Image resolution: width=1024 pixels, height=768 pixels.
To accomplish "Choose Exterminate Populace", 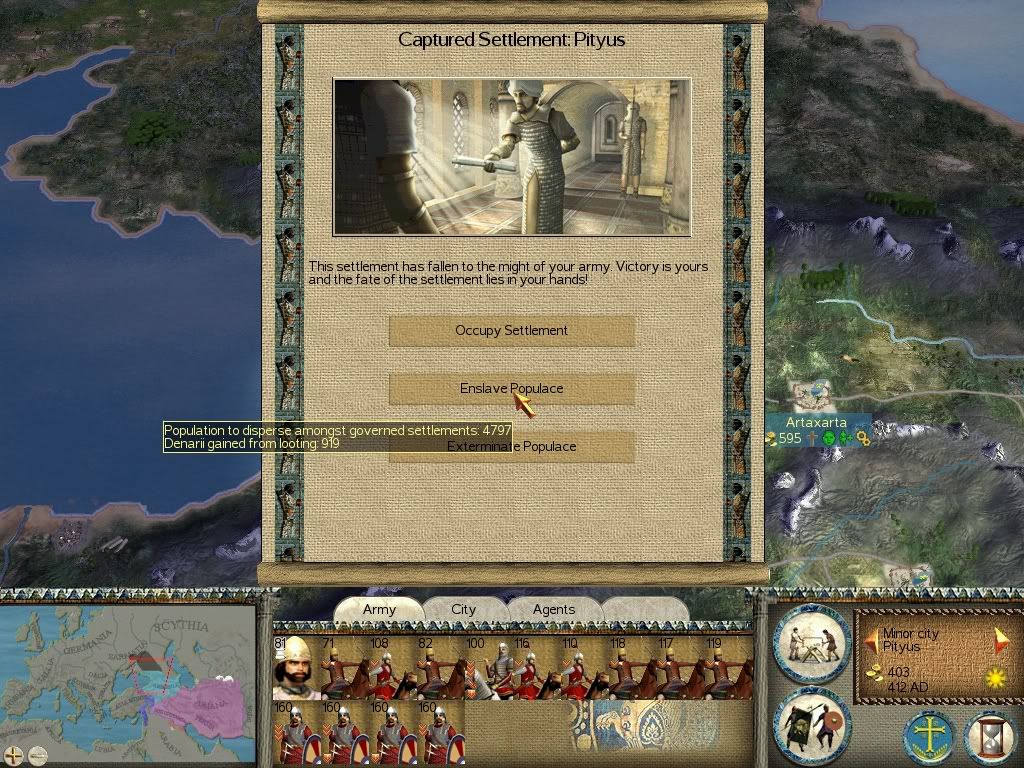I will 511,447.
